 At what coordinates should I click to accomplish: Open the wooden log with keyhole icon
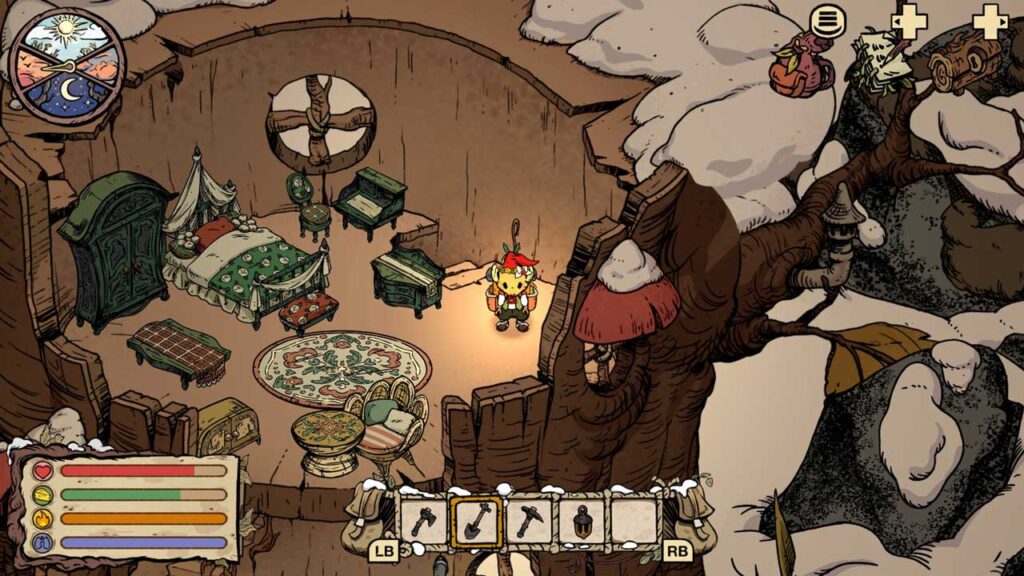[x=964, y=62]
